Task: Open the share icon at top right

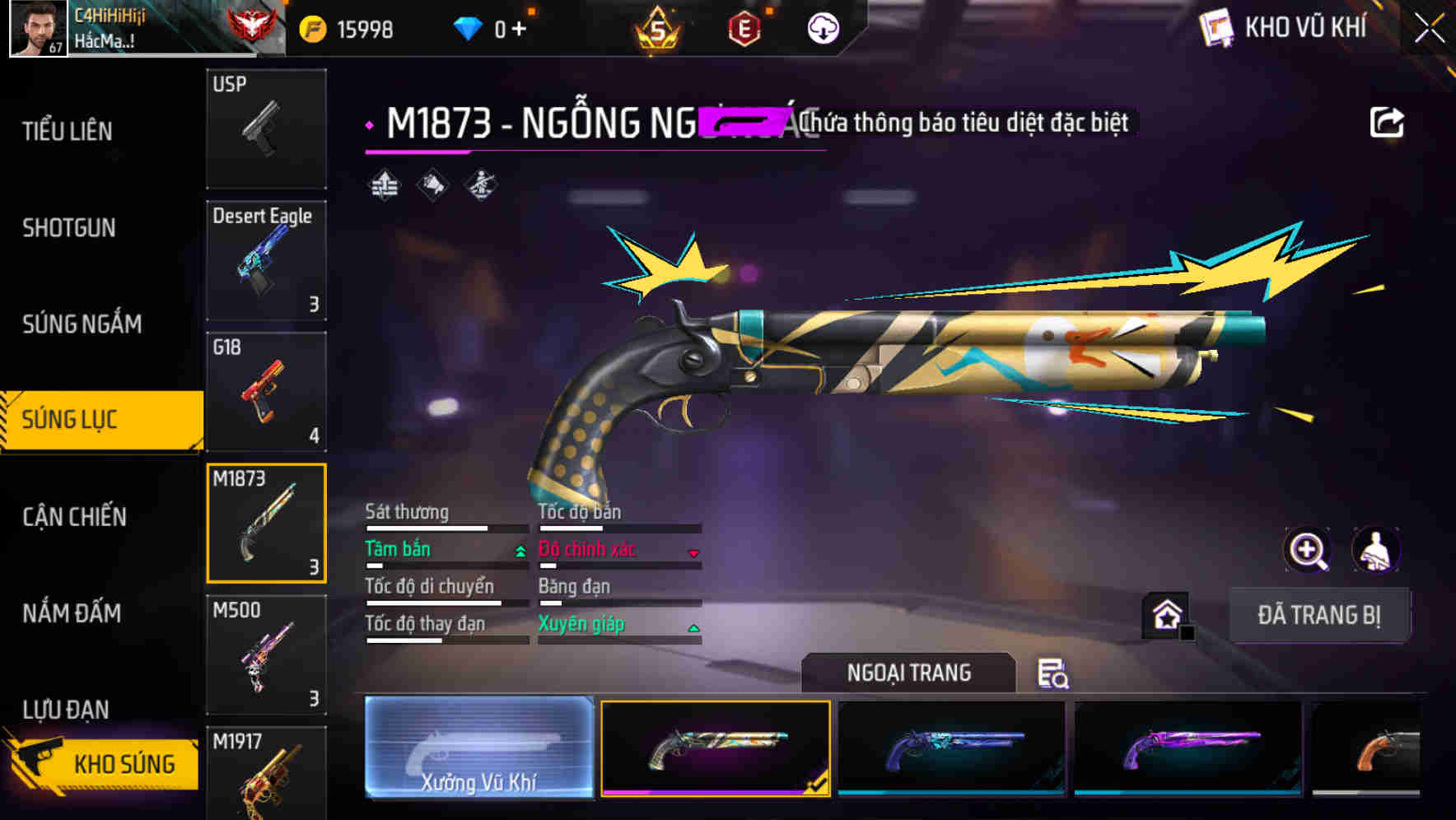Action: click(1388, 122)
